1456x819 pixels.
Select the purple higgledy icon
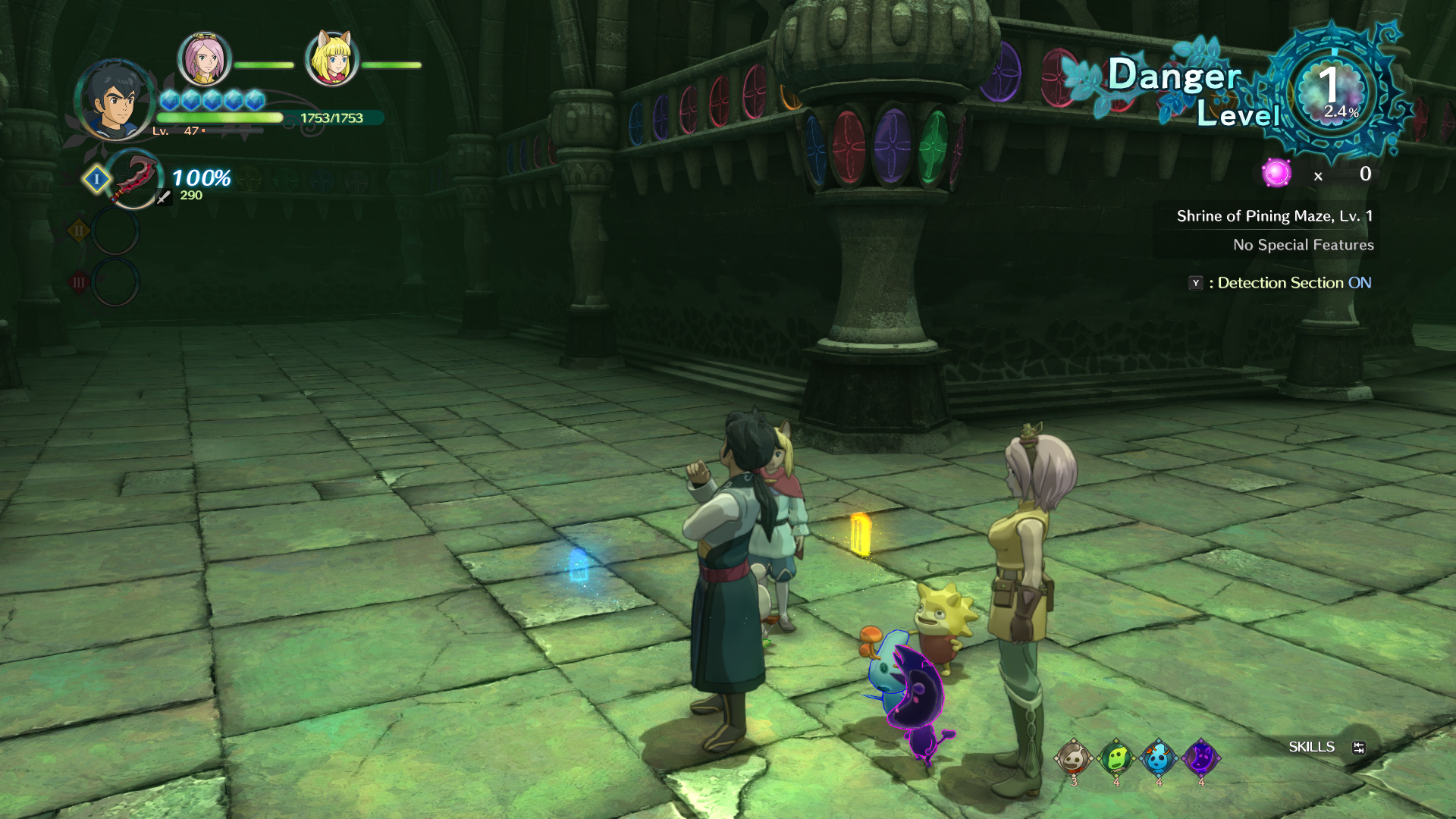[x=1201, y=758]
